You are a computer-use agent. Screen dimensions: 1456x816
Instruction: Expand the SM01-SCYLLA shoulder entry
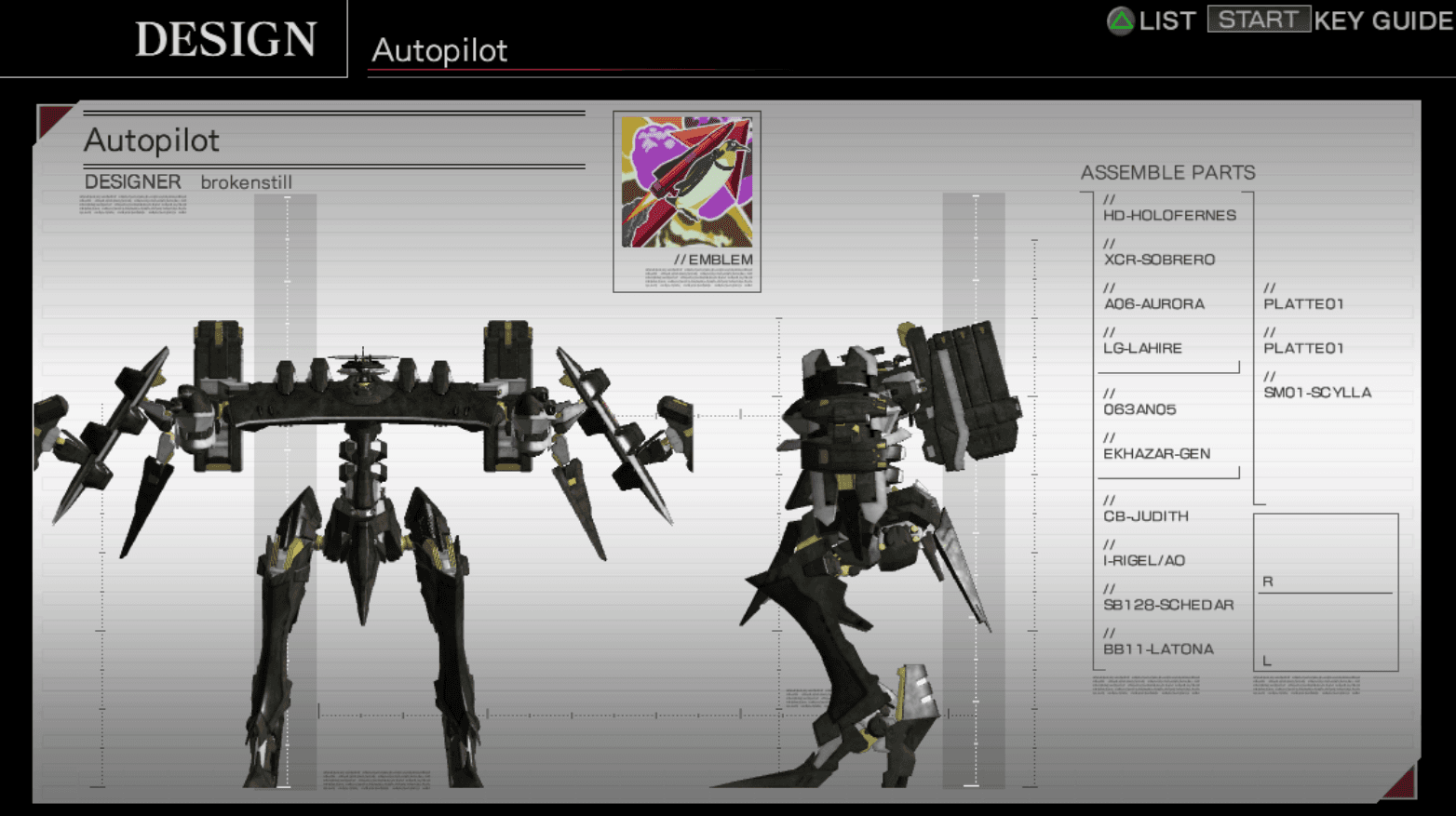pyautogui.click(x=1316, y=392)
